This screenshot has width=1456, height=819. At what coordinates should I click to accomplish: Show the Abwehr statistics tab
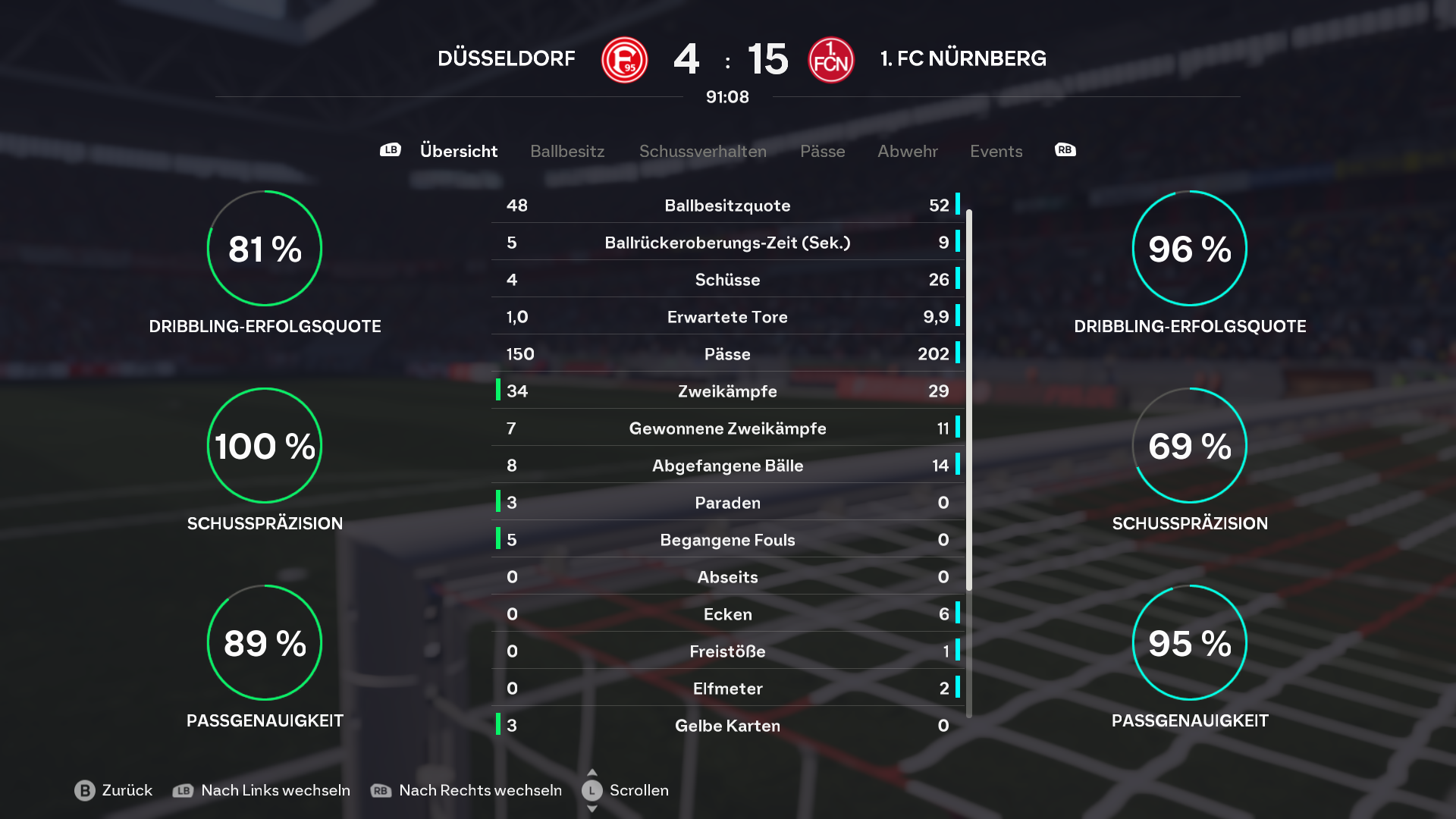click(x=907, y=151)
